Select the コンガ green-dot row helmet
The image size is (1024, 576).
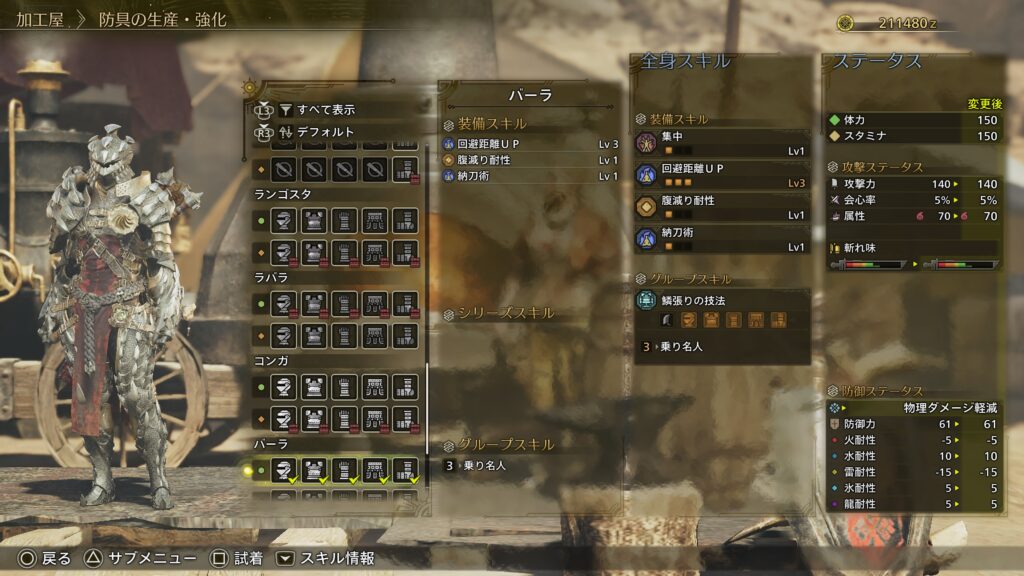284,386
